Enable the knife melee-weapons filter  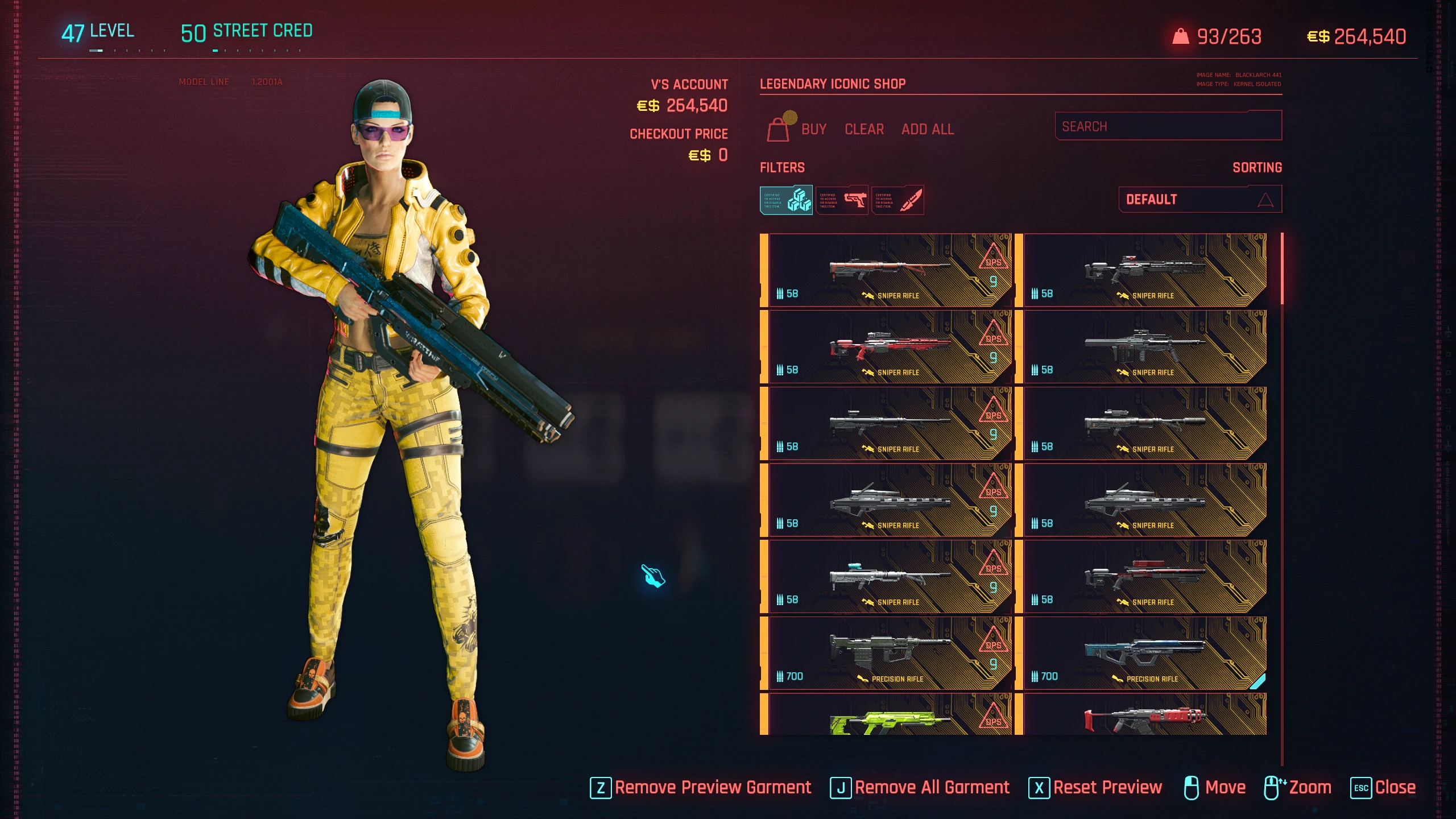pos(899,200)
